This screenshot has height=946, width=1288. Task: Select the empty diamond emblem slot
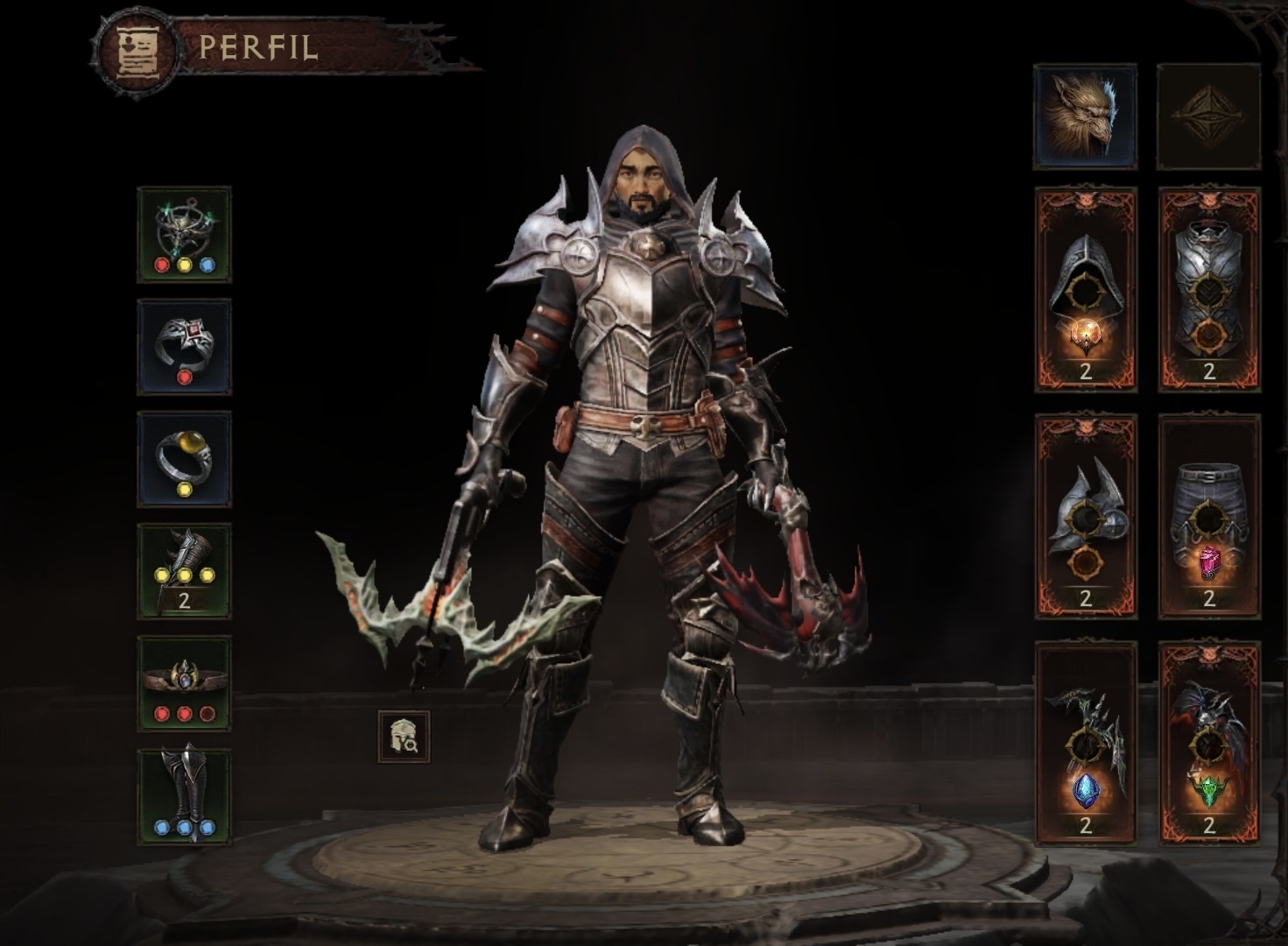(1208, 116)
